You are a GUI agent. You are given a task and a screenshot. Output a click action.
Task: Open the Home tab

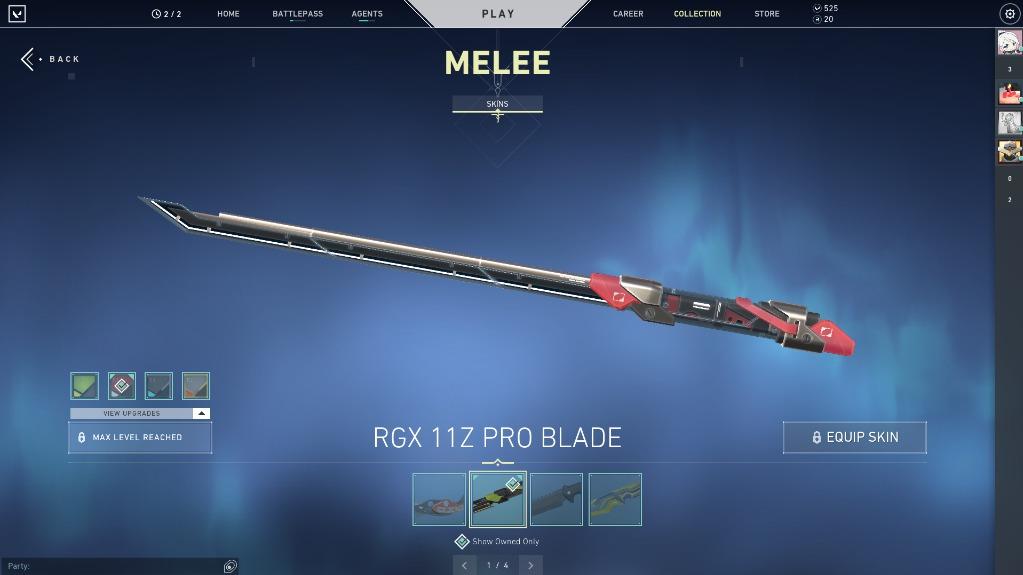(228, 14)
